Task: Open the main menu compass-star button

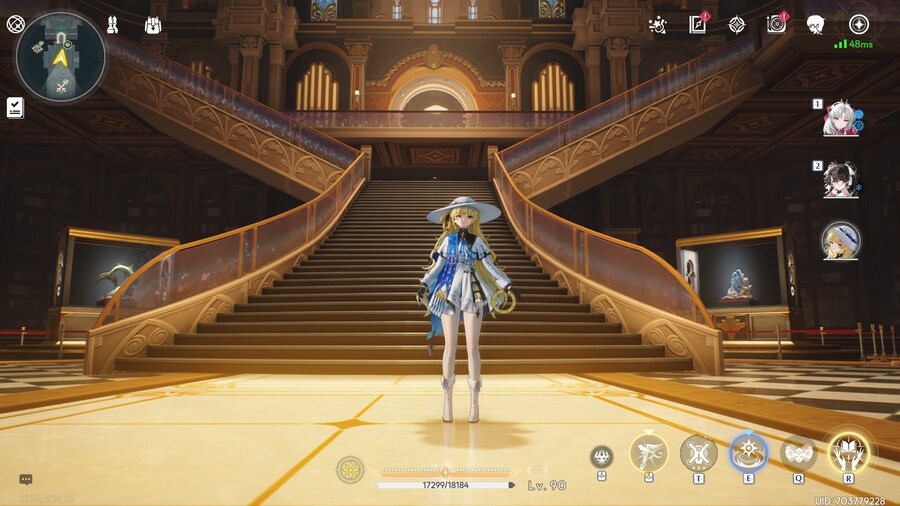Action: click(x=858, y=25)
